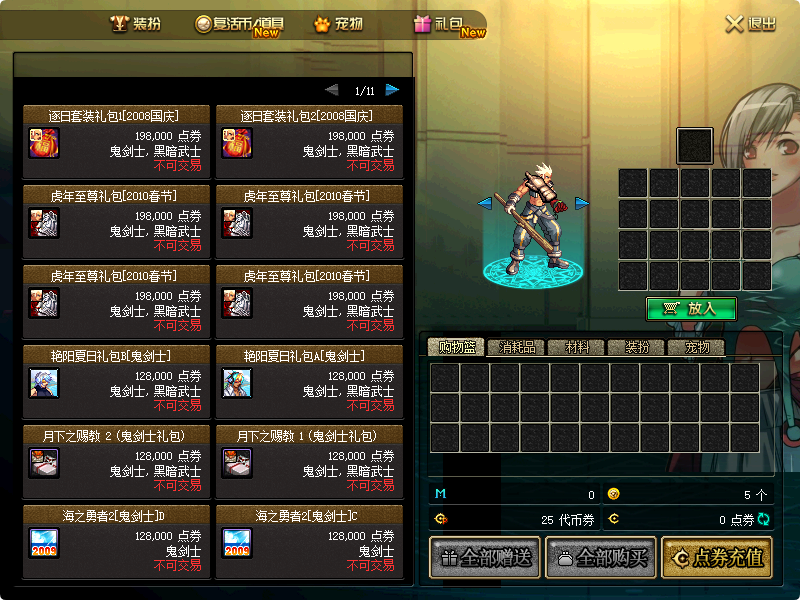The width and height of the screenshot is (800, 600).
Task: Open the 材料 tab
Action: 577,348
